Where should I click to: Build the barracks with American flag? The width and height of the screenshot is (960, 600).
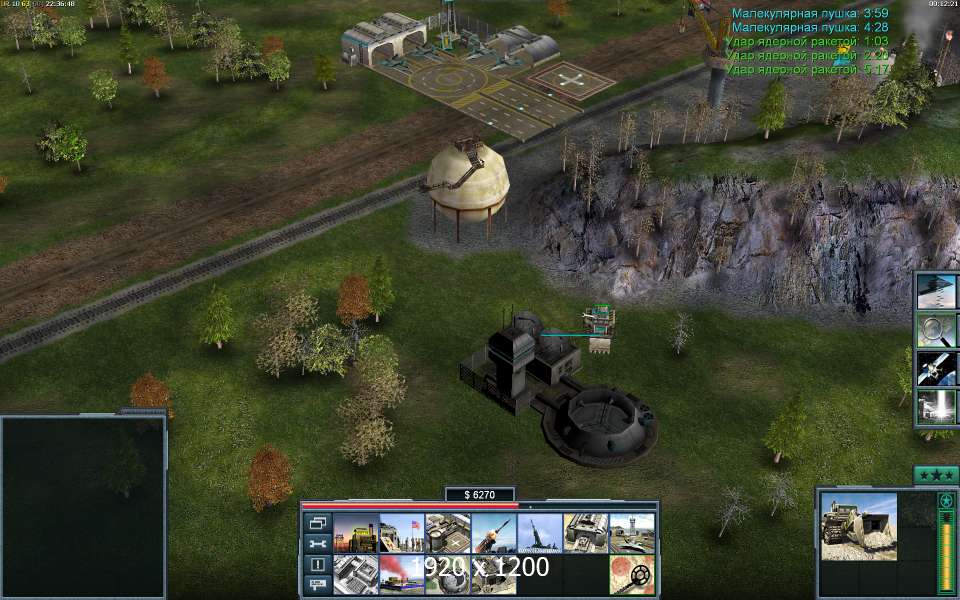point(401,533)
